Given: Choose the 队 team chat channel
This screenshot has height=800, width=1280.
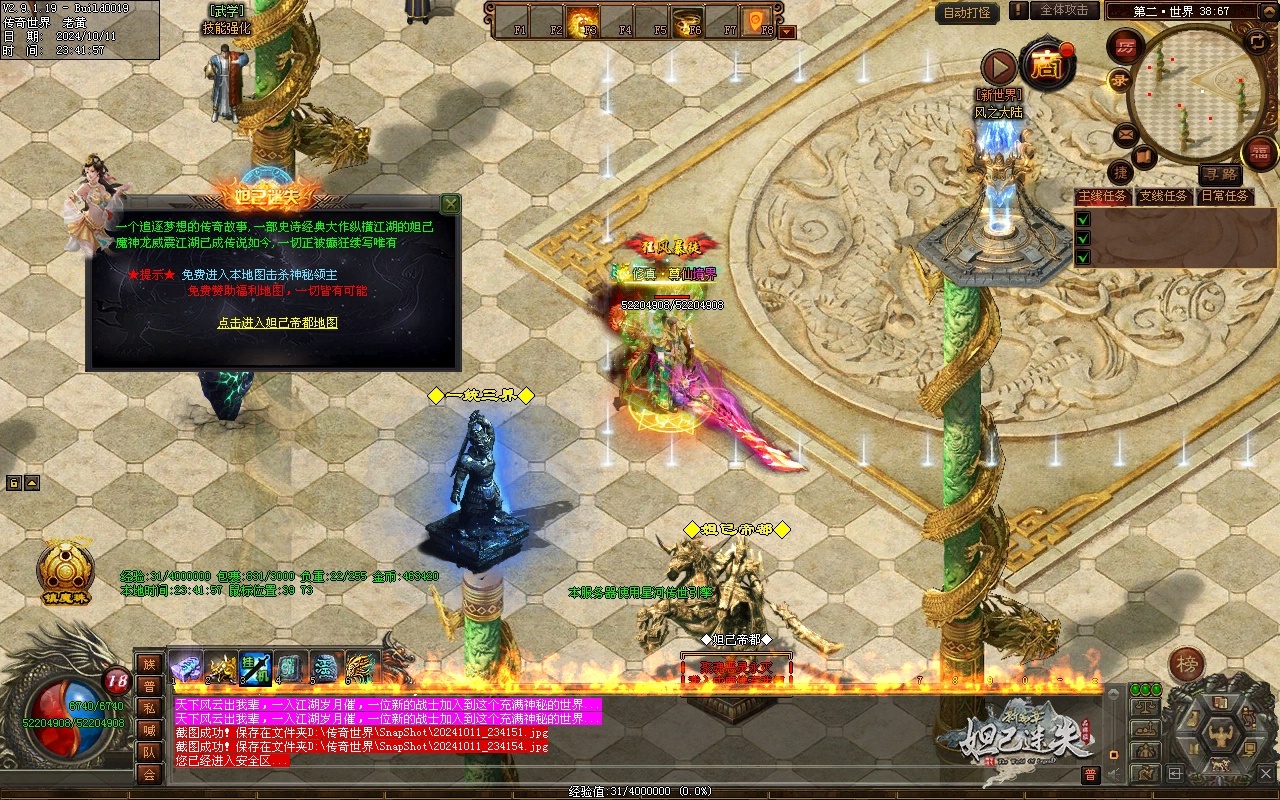Looking at the screenshot, I should [149, 752].
